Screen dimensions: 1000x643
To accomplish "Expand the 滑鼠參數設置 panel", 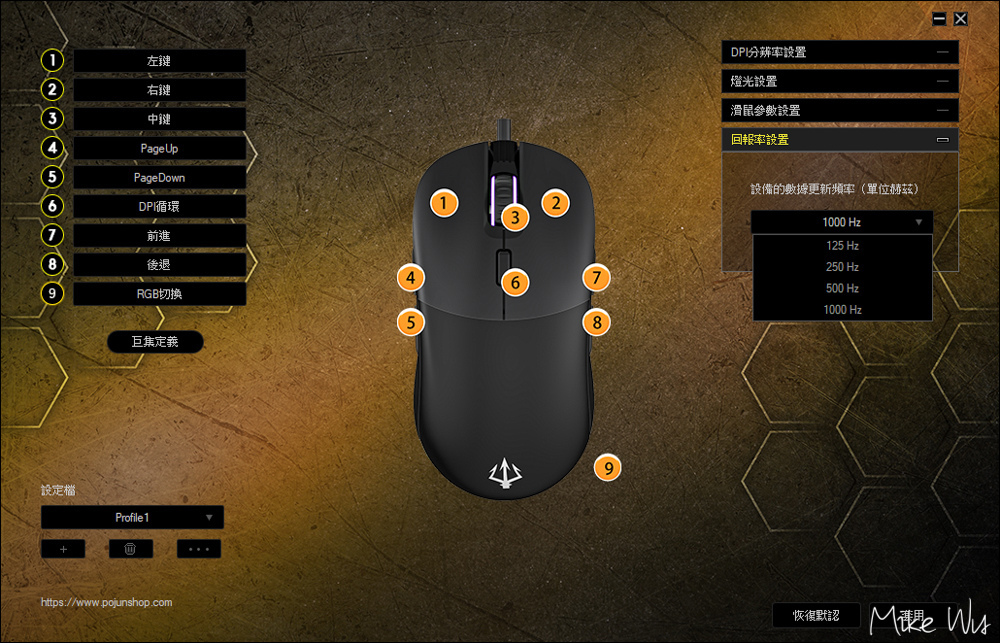I will (x=839, y=110).
